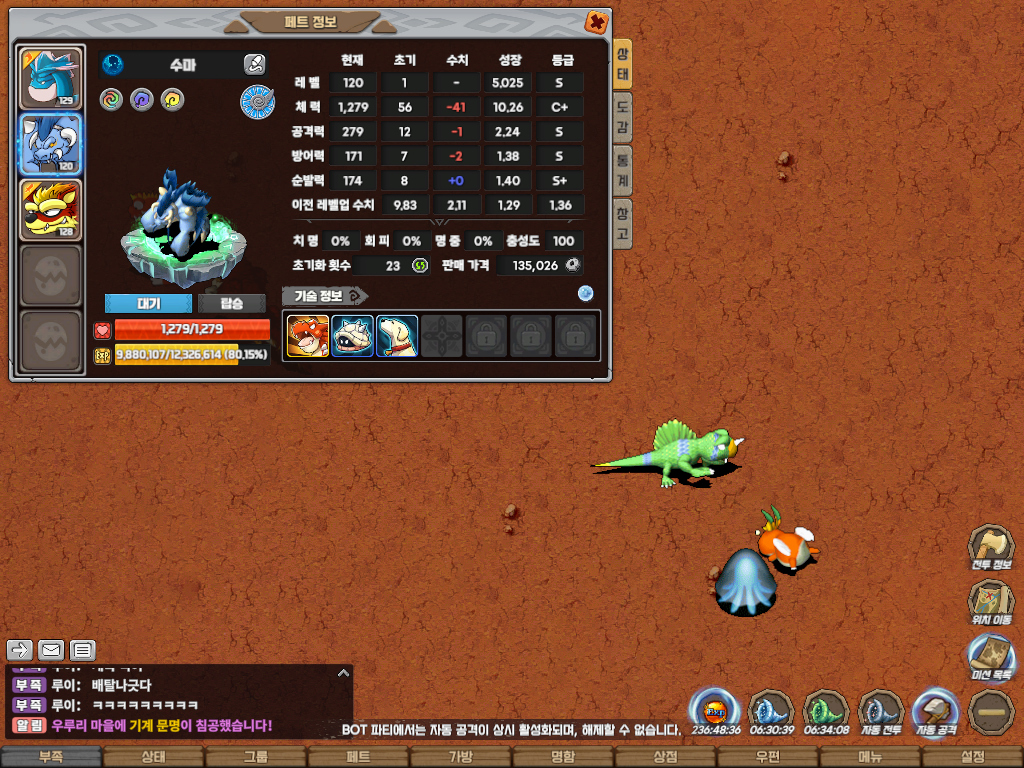Open 위치 이동 map travel button
The height and width of the screenshot is (768, 1024).
(991, 604)
